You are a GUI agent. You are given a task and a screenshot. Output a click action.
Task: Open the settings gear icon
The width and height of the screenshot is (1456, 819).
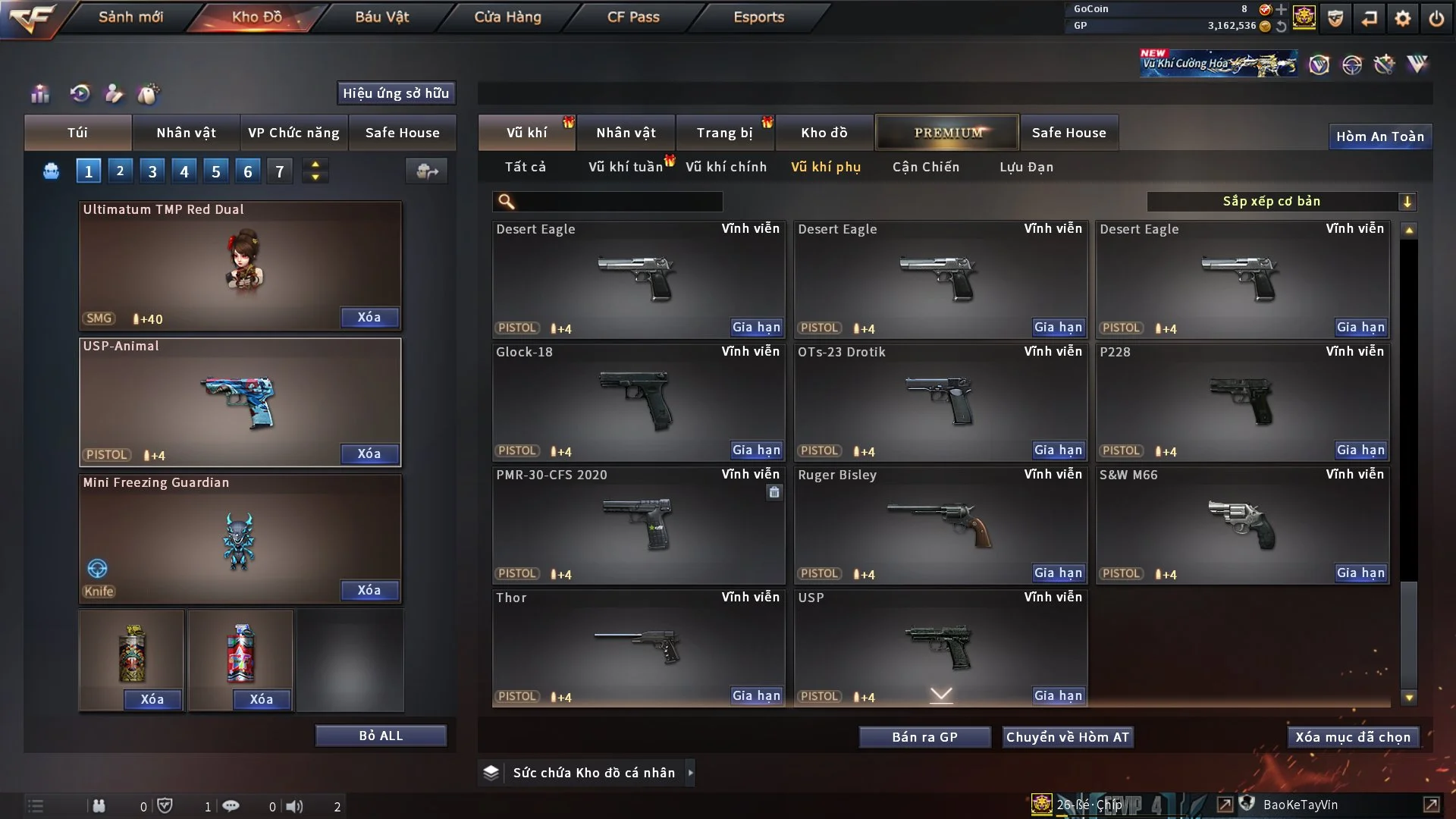tap(1403, 18)
